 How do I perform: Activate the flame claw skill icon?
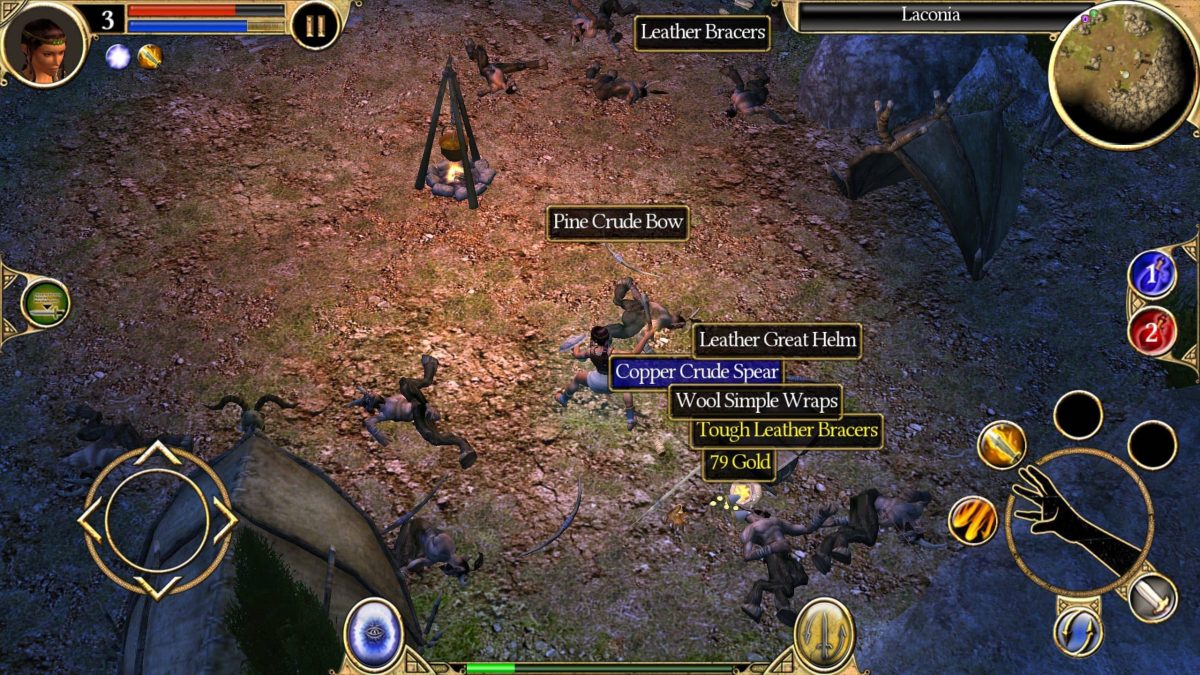point(973,520)
